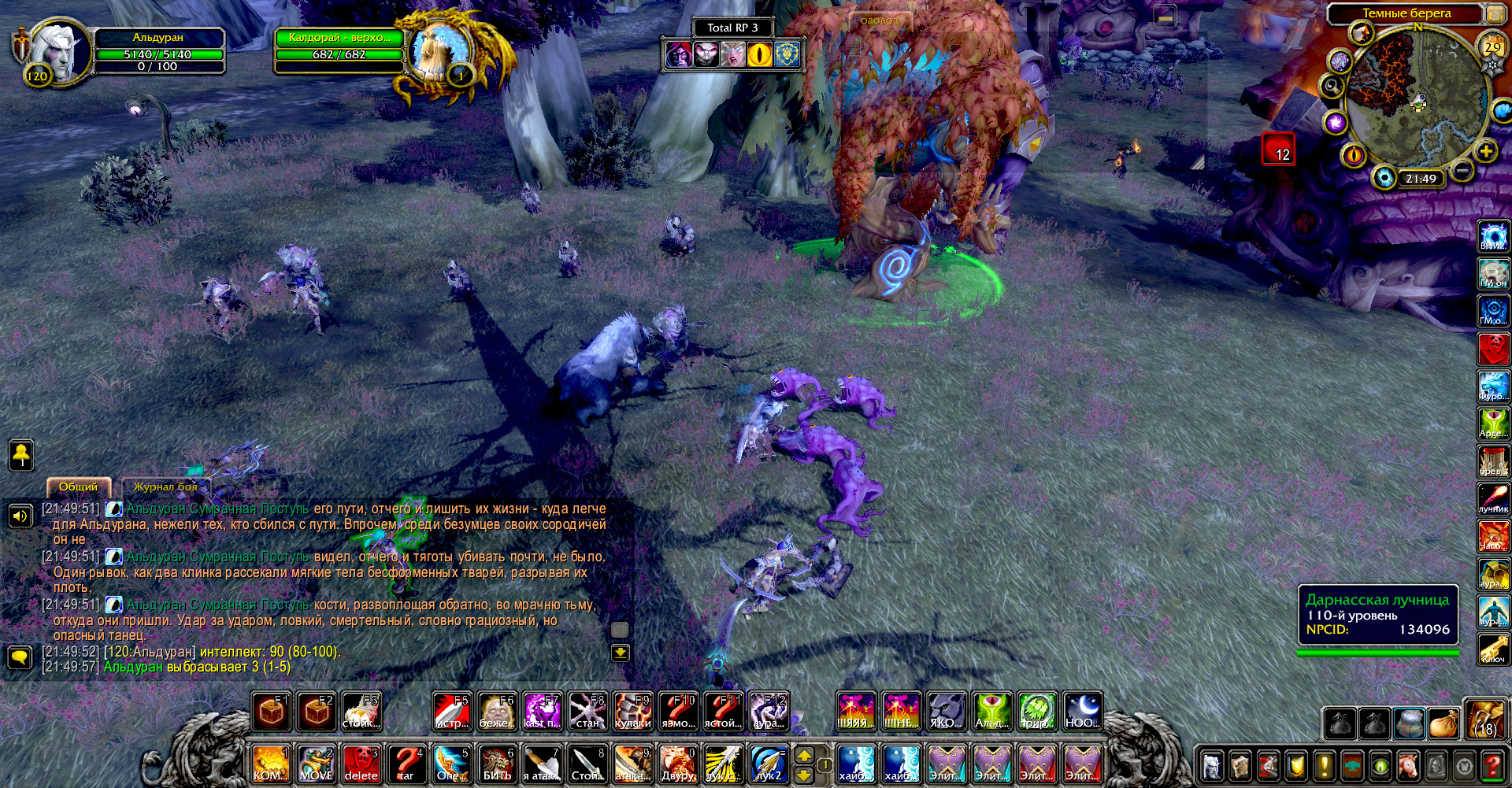Open the chat speech bubble menu
Screen dimensions: 1512x788
(x=20, y=657)
